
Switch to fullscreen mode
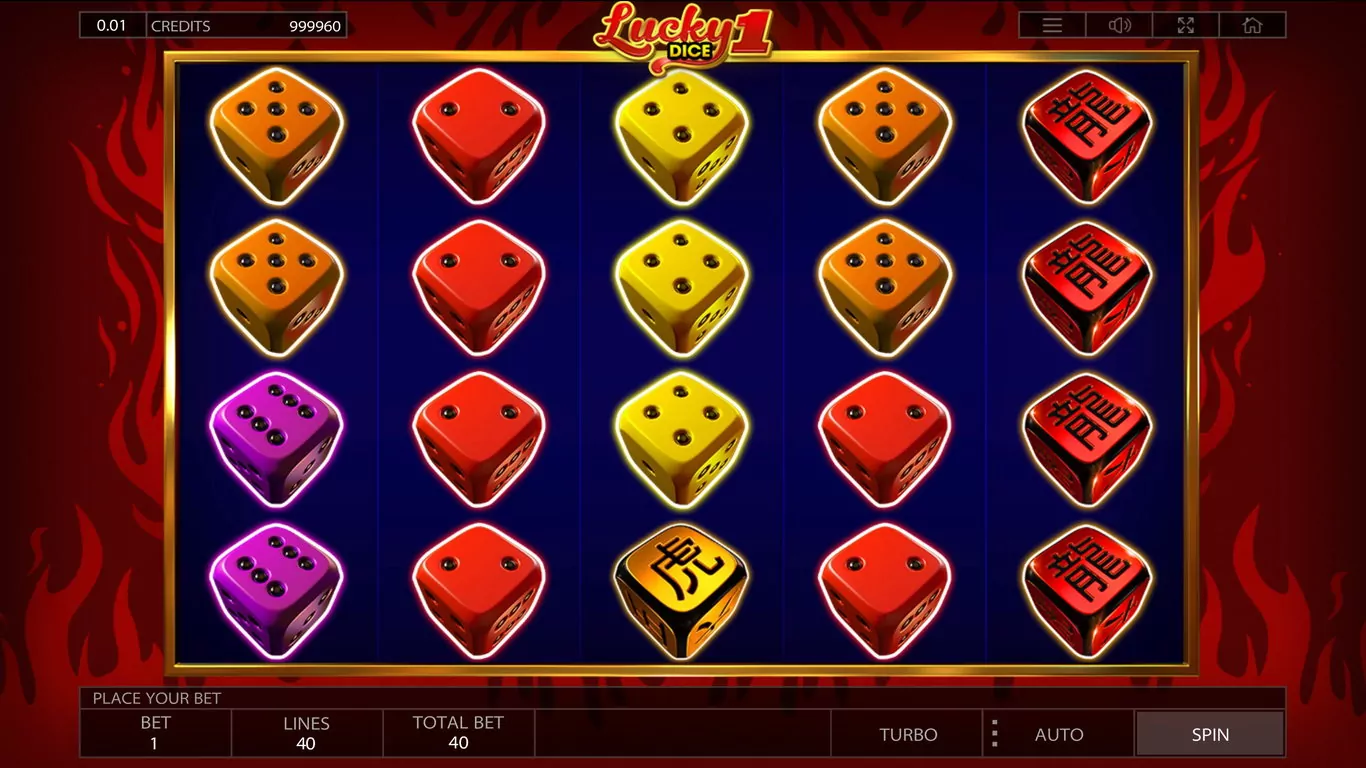[1186, 26]
